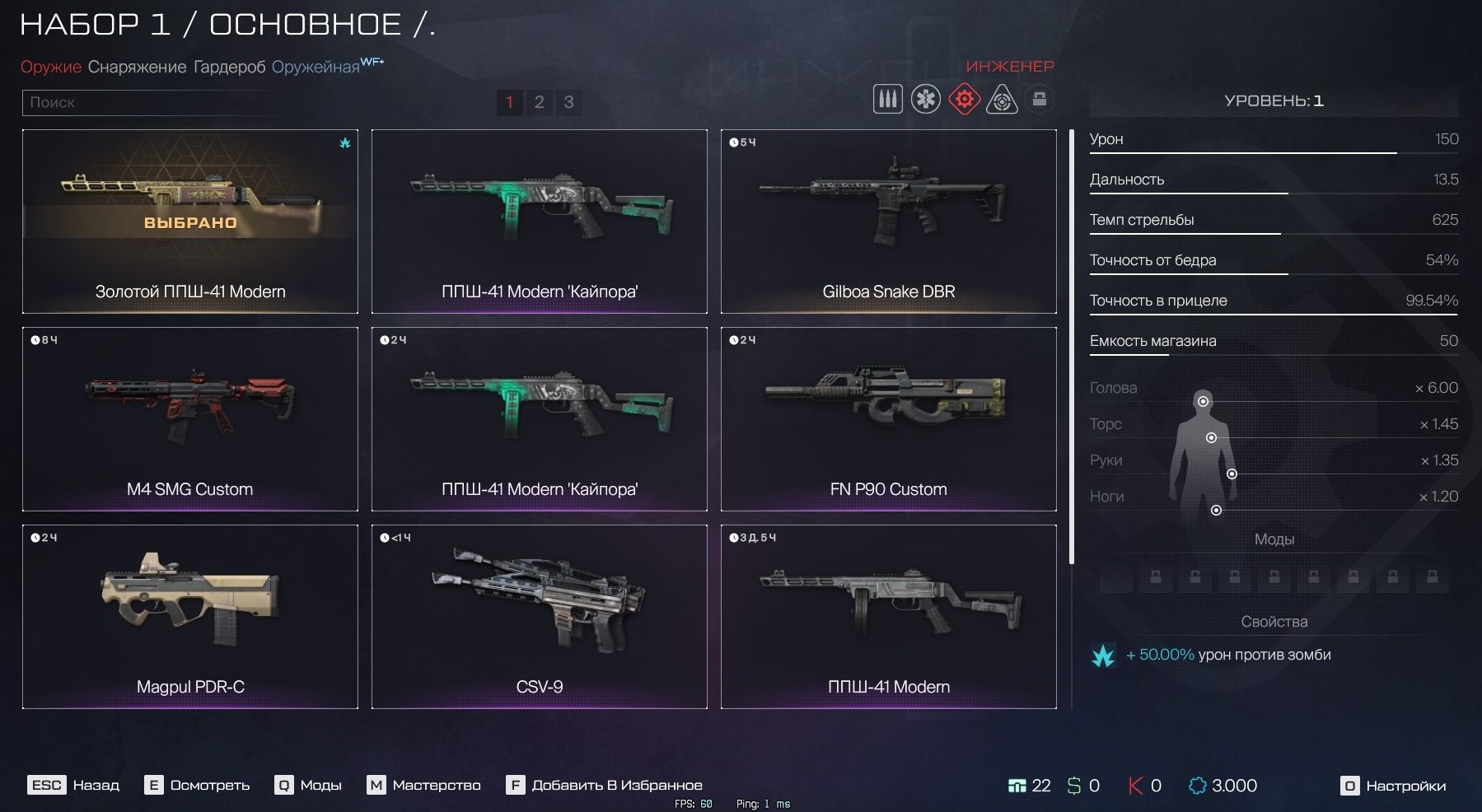The image size is (1482, 812).
Task: Go back with the Назад button
Action: [x=75, y=785]
